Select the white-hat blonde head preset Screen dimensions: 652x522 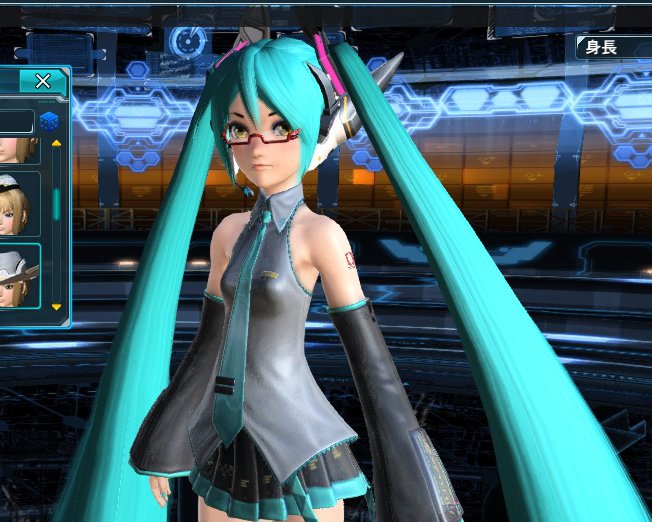[18, 276]
